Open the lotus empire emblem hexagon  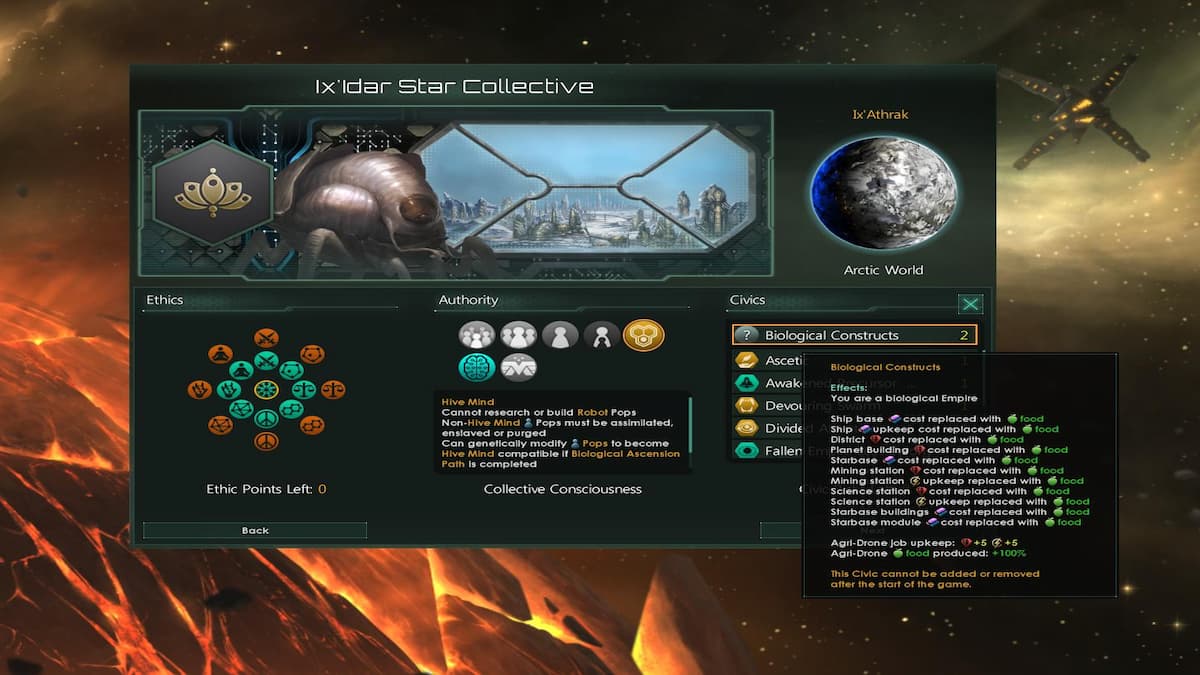tap(211, 192)
